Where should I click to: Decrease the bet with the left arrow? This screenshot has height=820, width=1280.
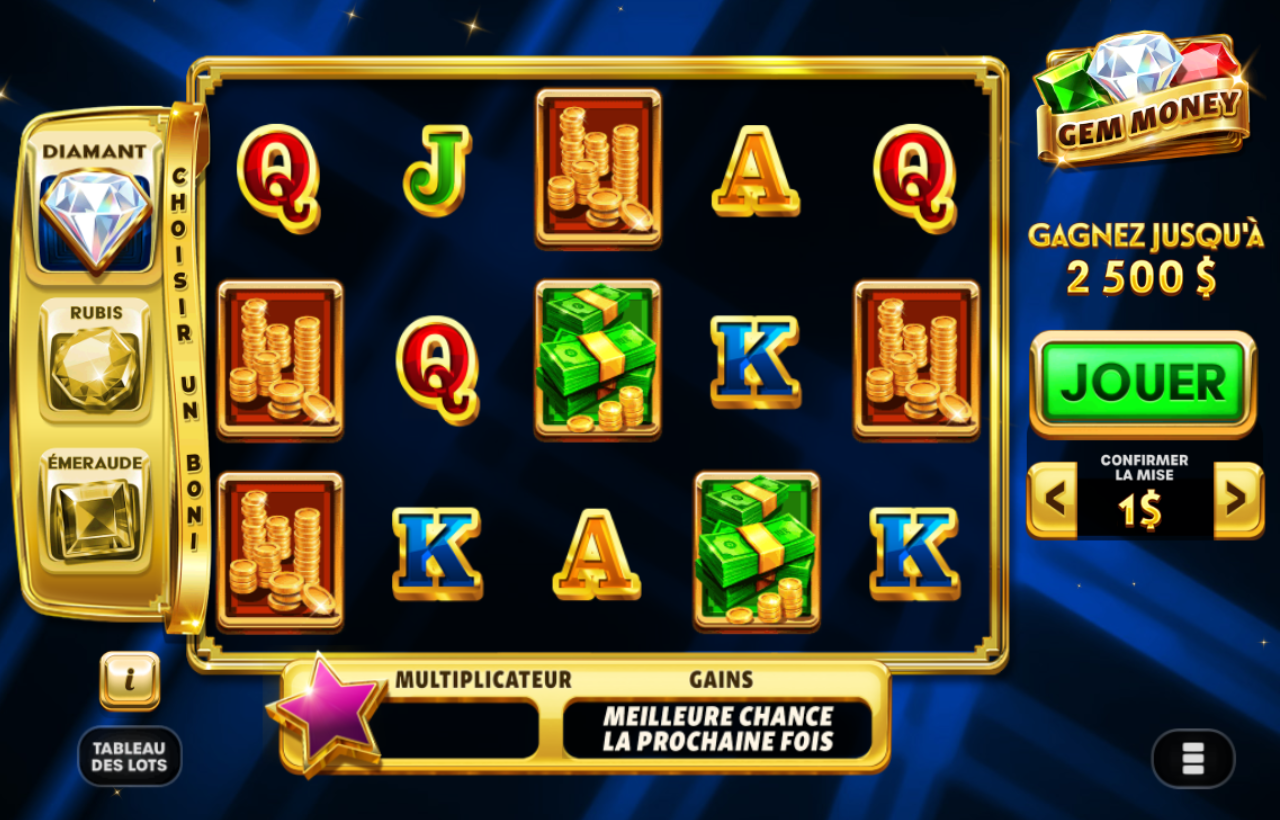pyautogui.click(x=1052, y=499)
